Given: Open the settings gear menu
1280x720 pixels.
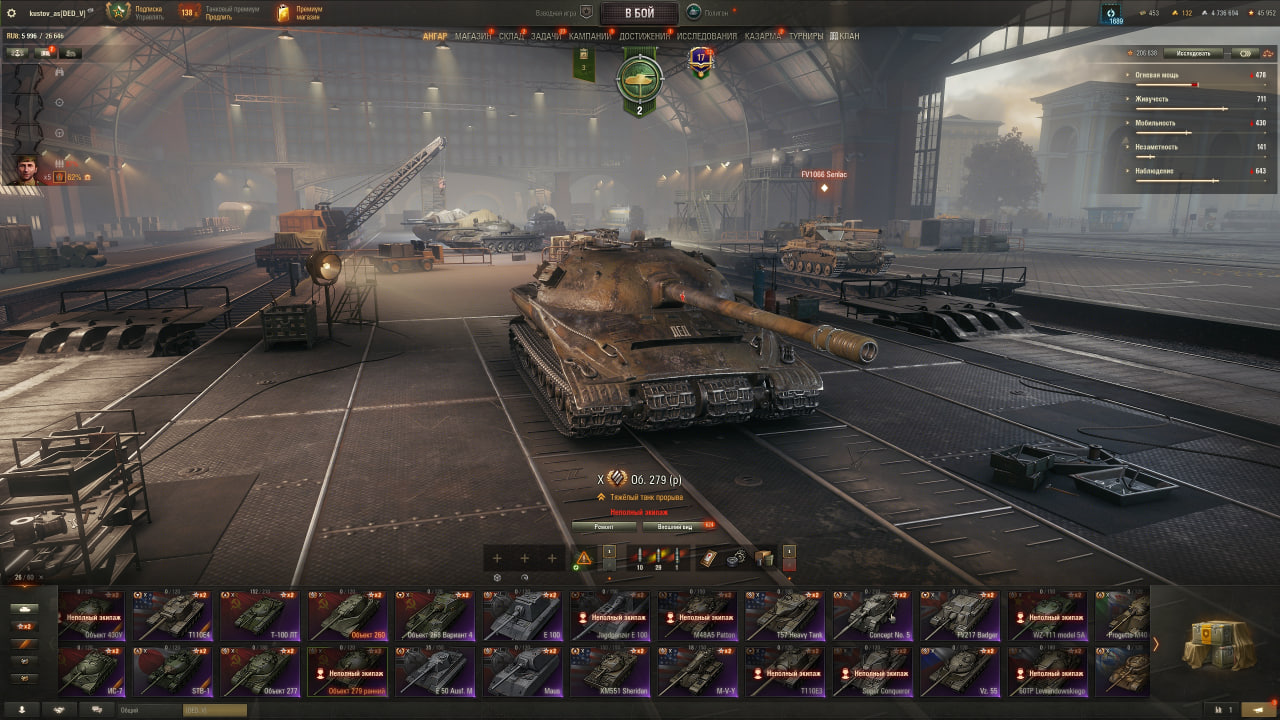Looking at the screenshot, I should pos(12,13).
